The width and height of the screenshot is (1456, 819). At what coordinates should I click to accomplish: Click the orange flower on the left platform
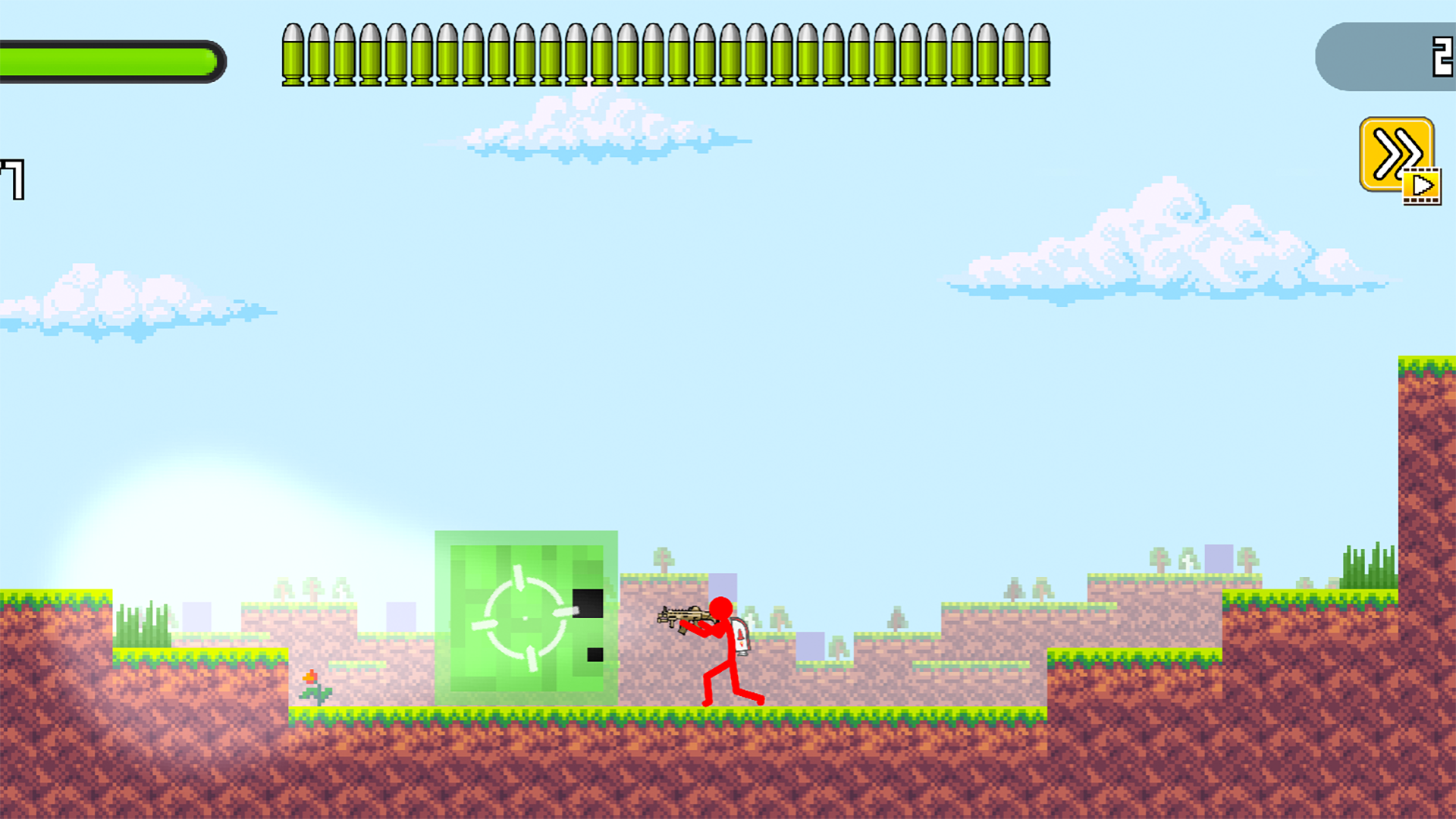(x=311, y=679)
